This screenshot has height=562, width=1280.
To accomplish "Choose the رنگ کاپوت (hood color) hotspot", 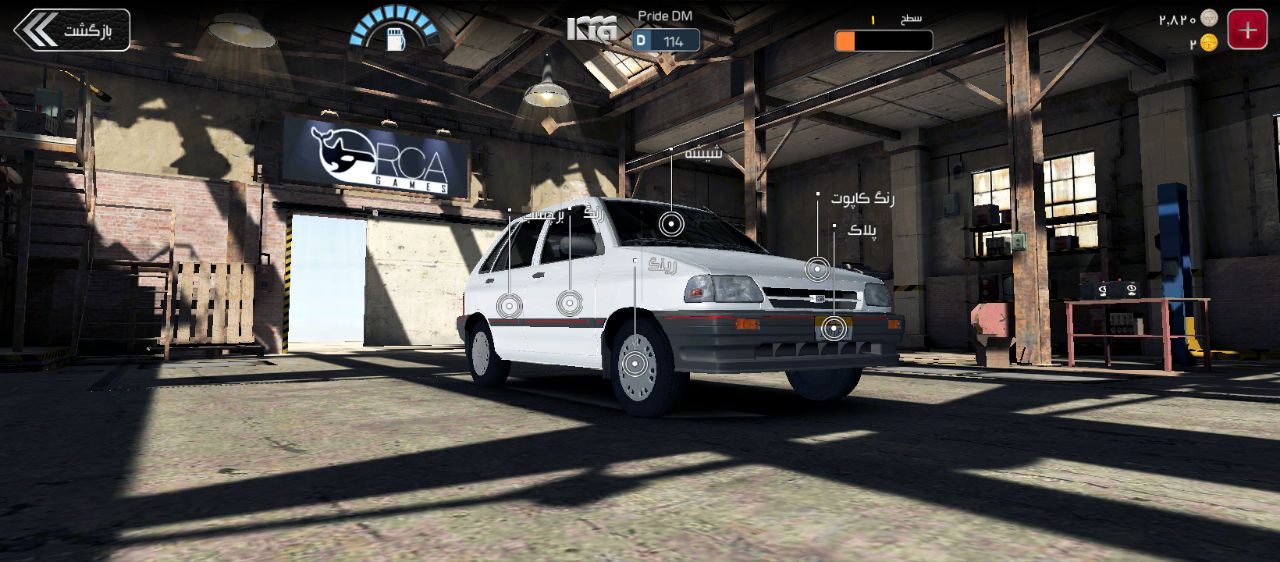I will [x=818, y=268].
